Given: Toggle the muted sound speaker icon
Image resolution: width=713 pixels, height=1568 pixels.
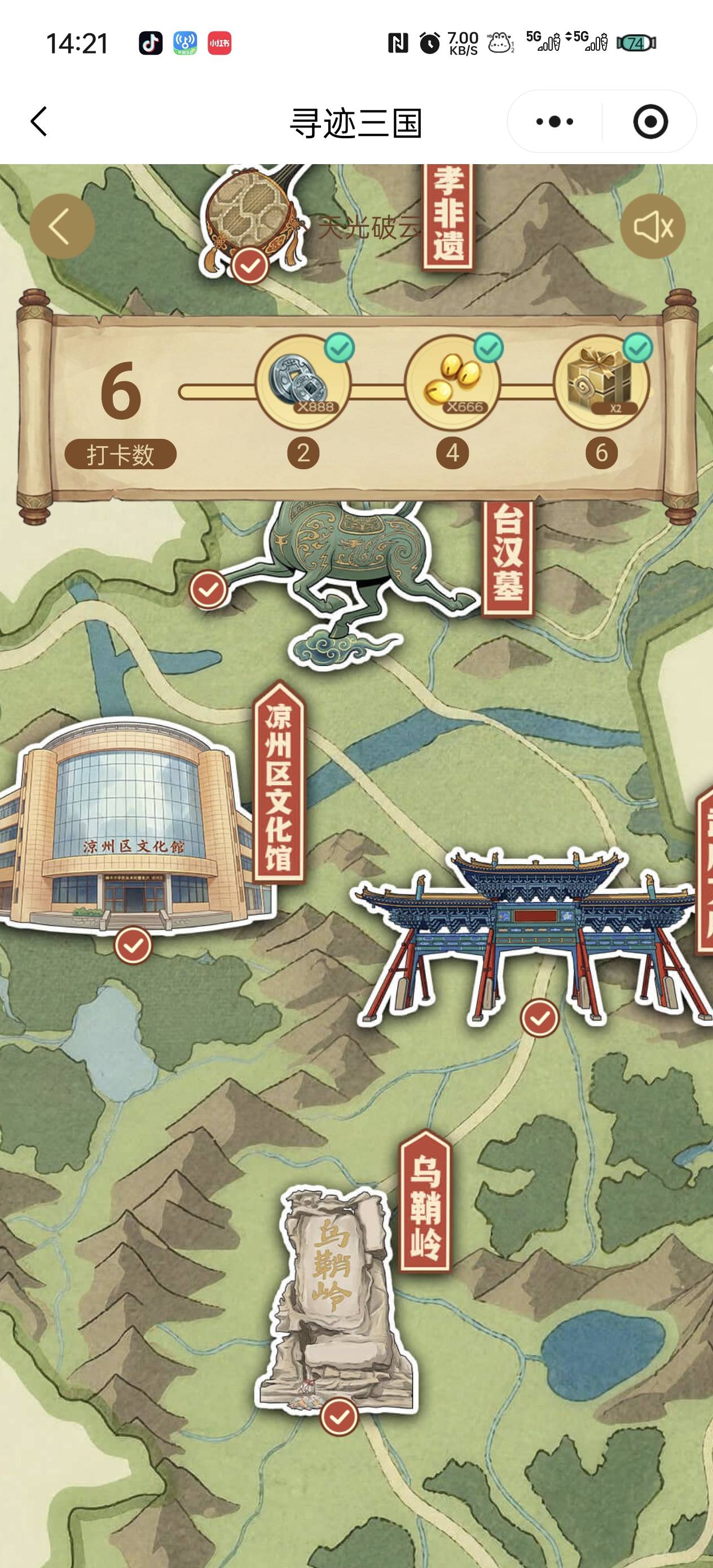Looking at the screenshot, I should [652, 226].
